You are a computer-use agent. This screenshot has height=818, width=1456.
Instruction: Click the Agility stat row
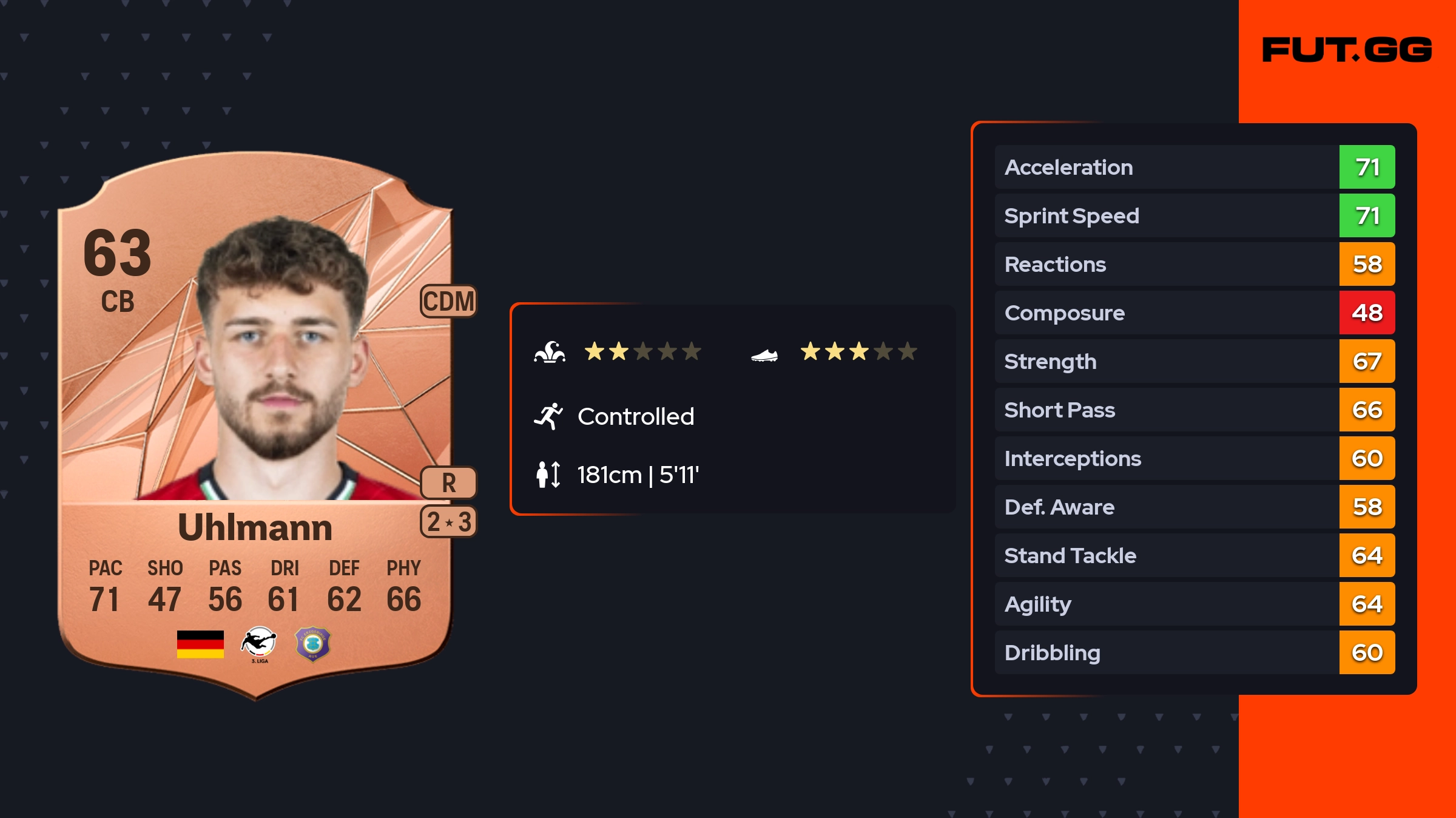click(x=1194, y=604)
